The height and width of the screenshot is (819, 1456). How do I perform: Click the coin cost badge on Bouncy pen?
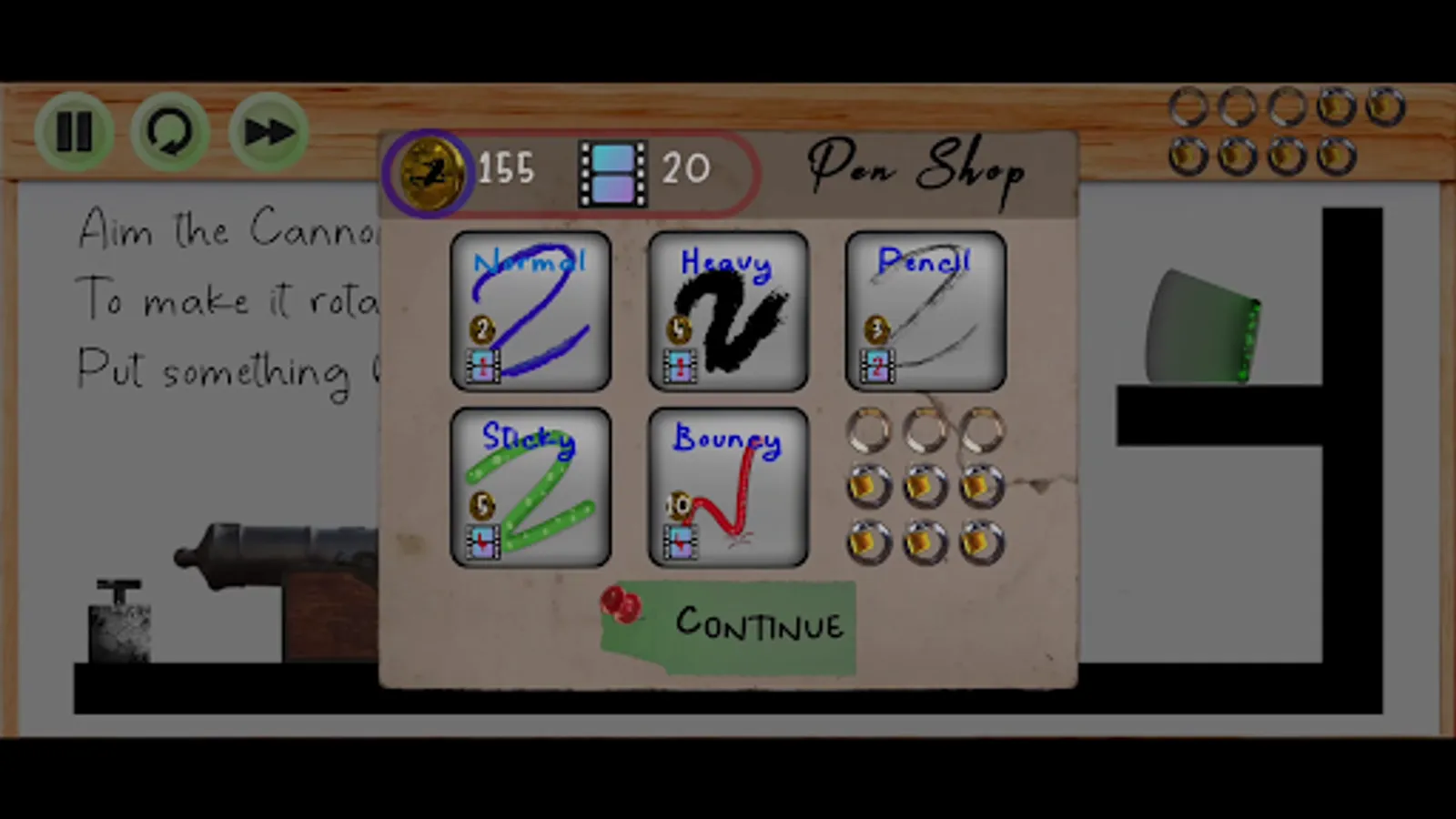(678, 507)
